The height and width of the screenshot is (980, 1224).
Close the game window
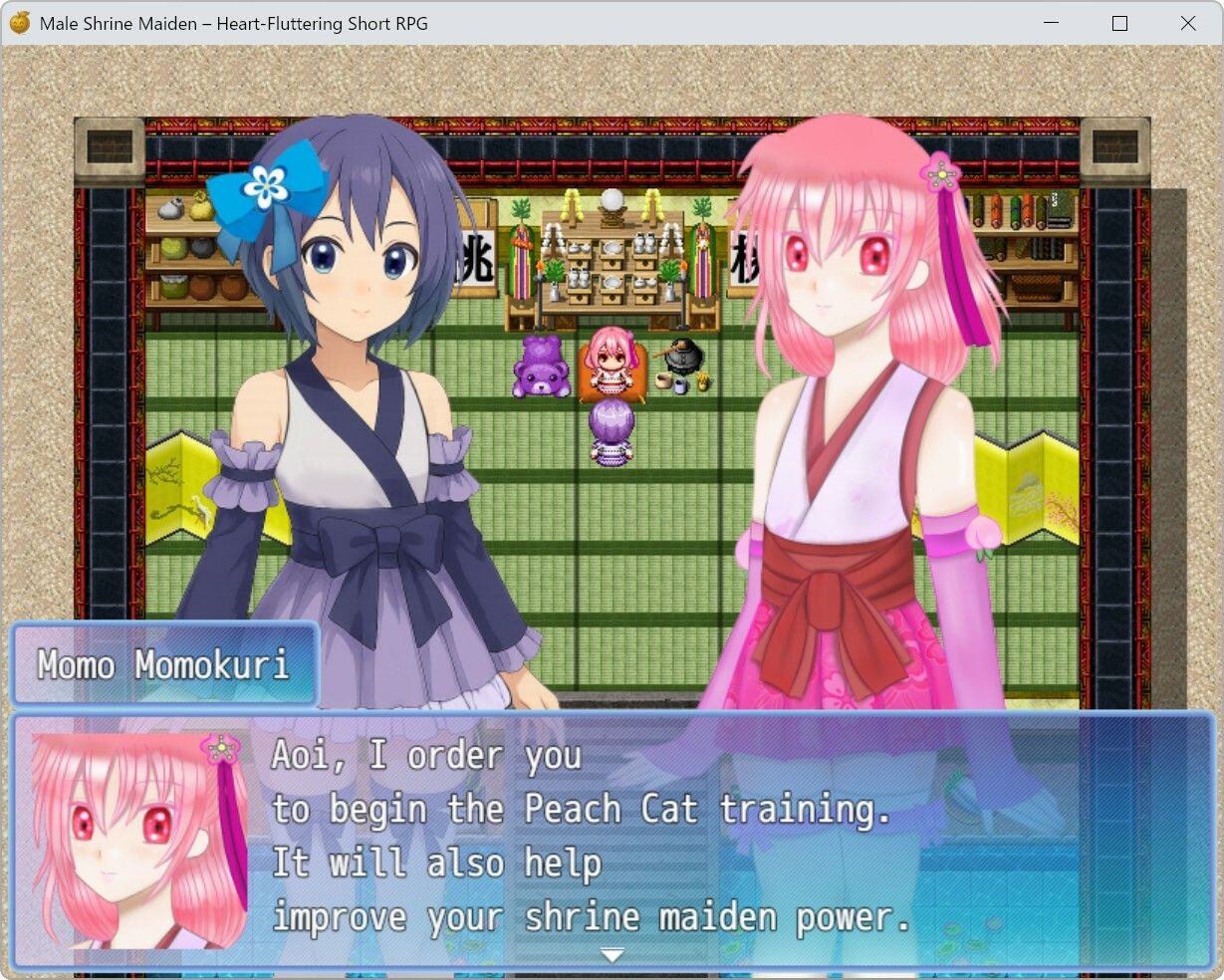(x=1187, y=23)
